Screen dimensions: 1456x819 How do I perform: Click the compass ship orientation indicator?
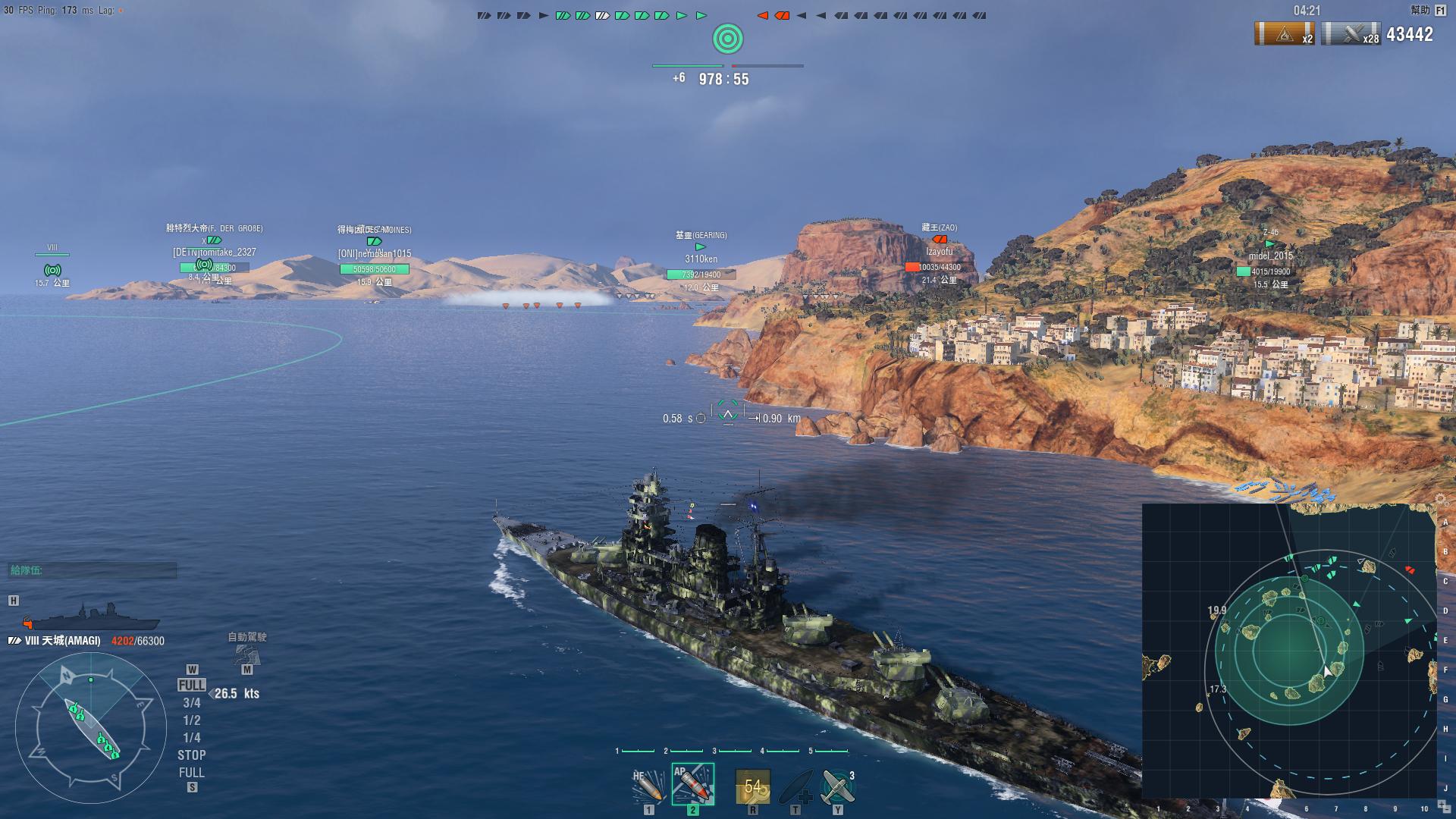(x=91, y=730)
